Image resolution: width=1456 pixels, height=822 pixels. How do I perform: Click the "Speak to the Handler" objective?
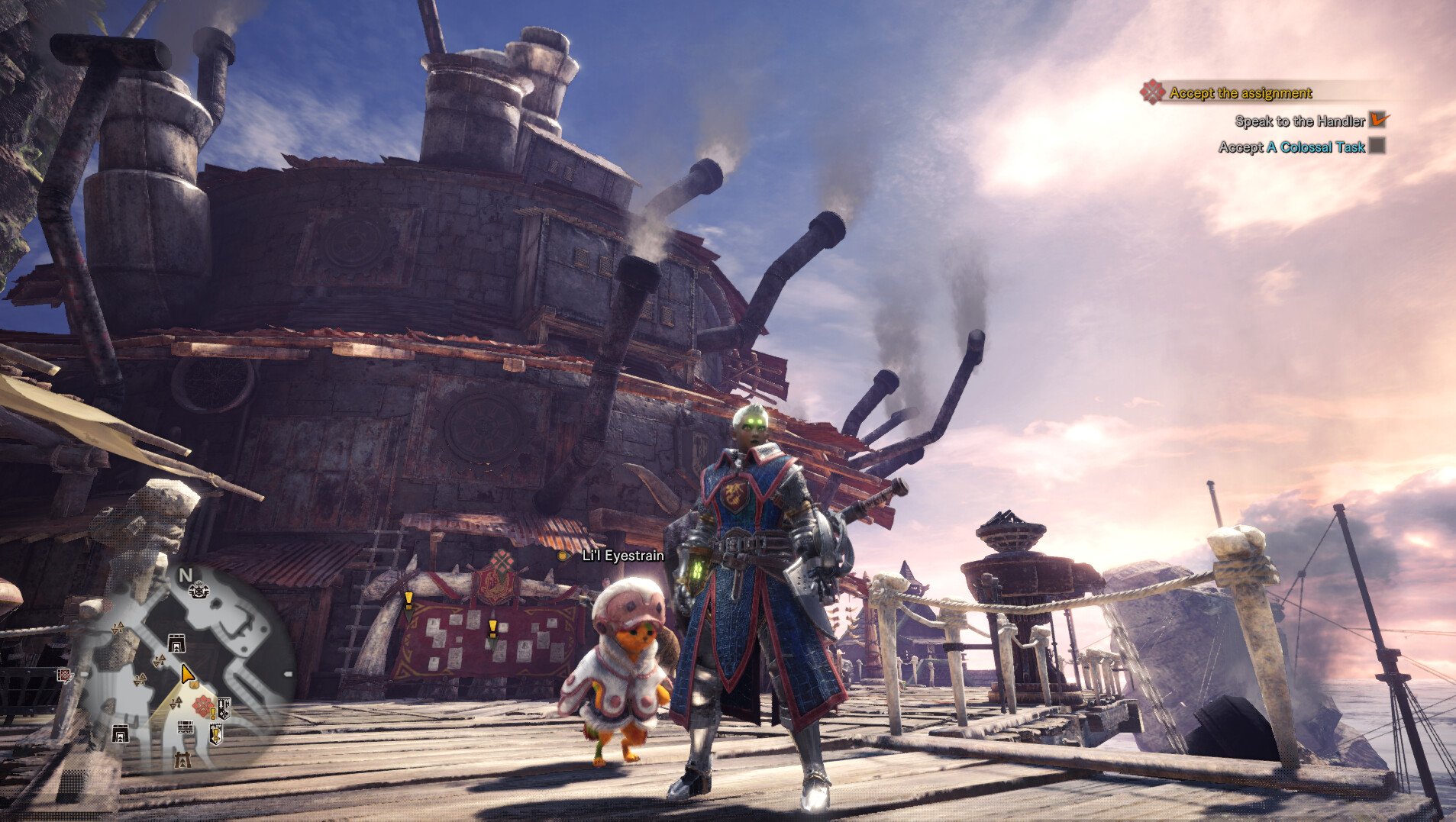coord(1299,121)
